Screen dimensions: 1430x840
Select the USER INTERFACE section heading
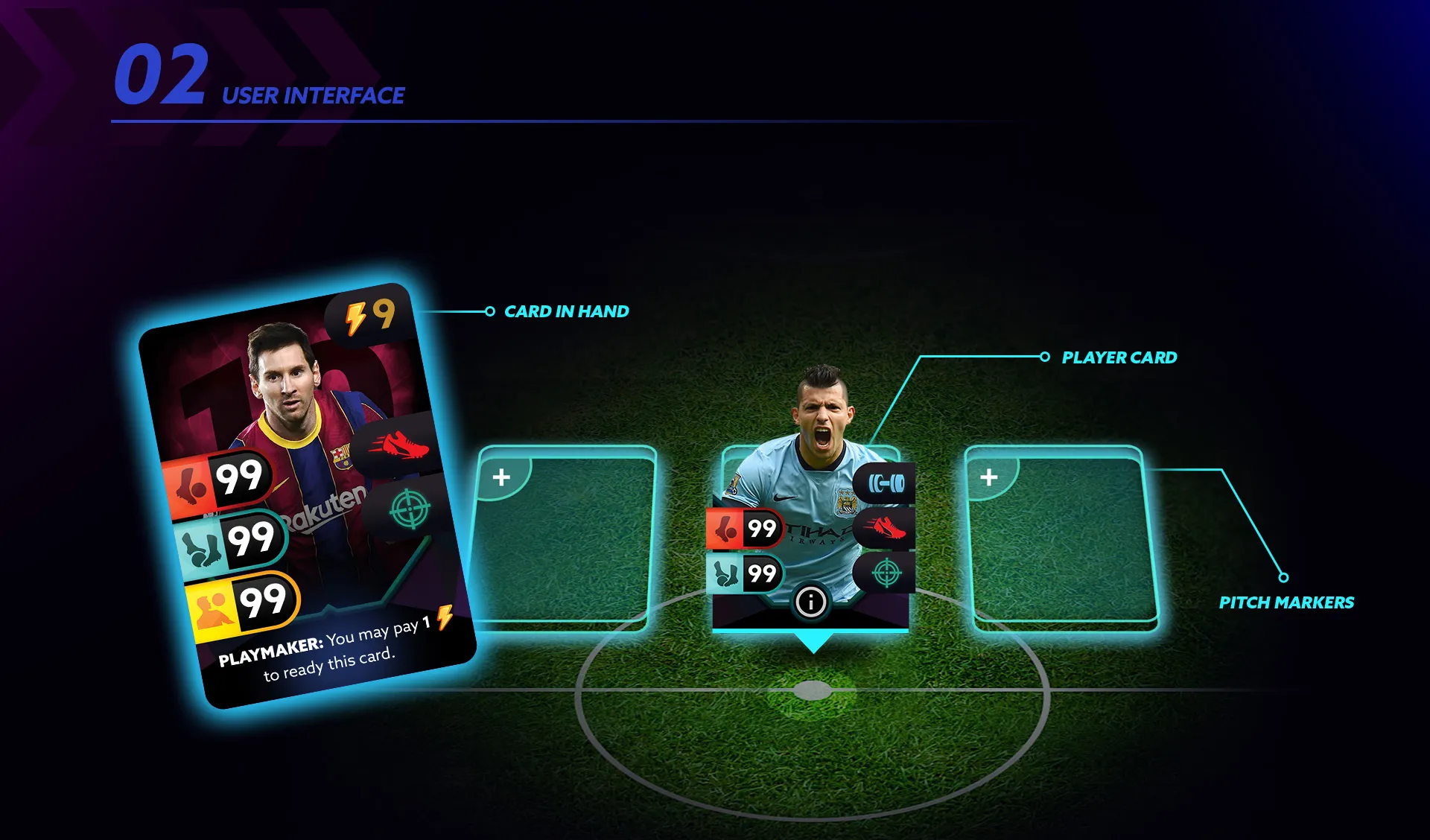coord(312,95)
